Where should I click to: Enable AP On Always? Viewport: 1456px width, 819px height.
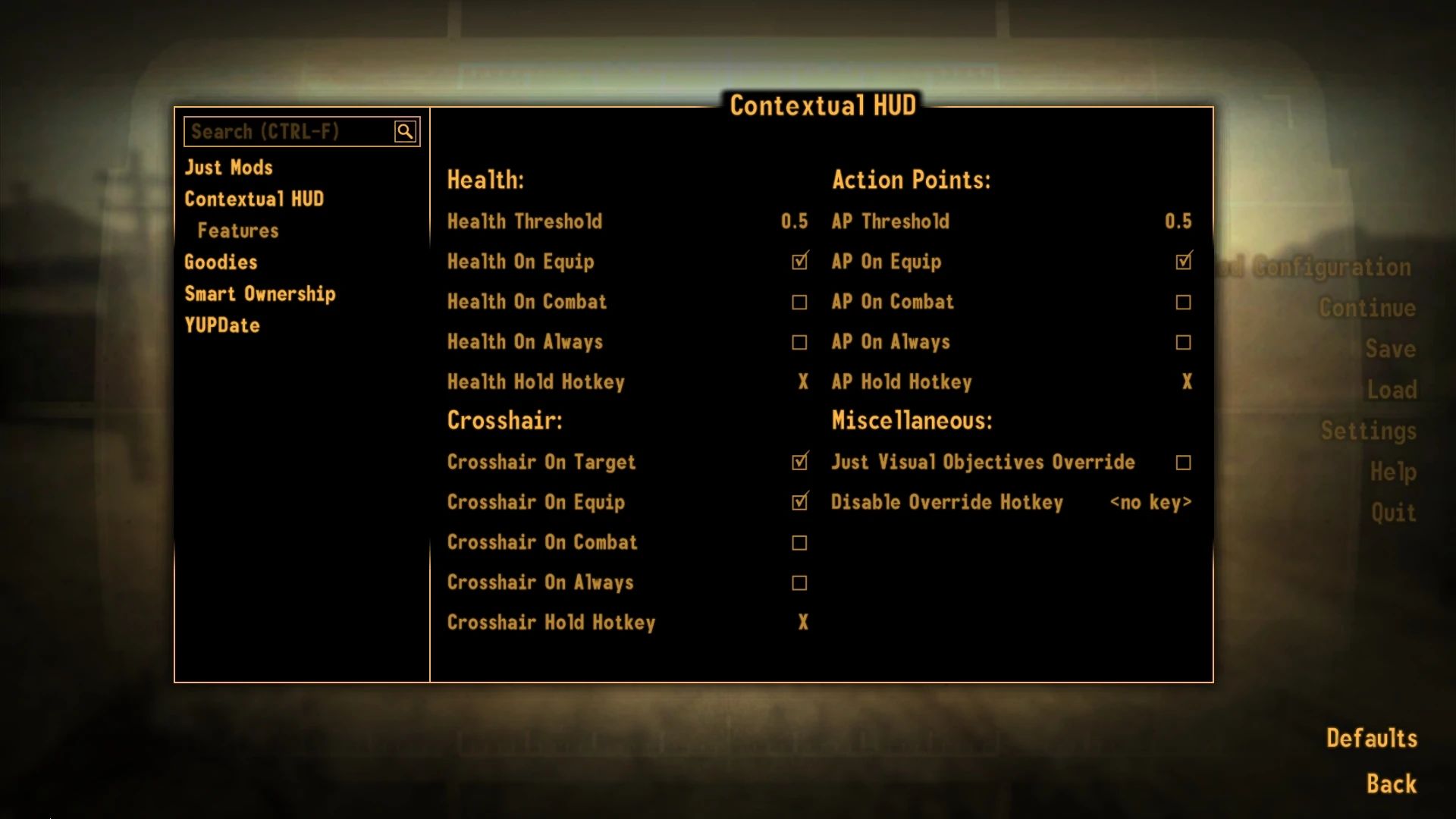(1183, 342)
